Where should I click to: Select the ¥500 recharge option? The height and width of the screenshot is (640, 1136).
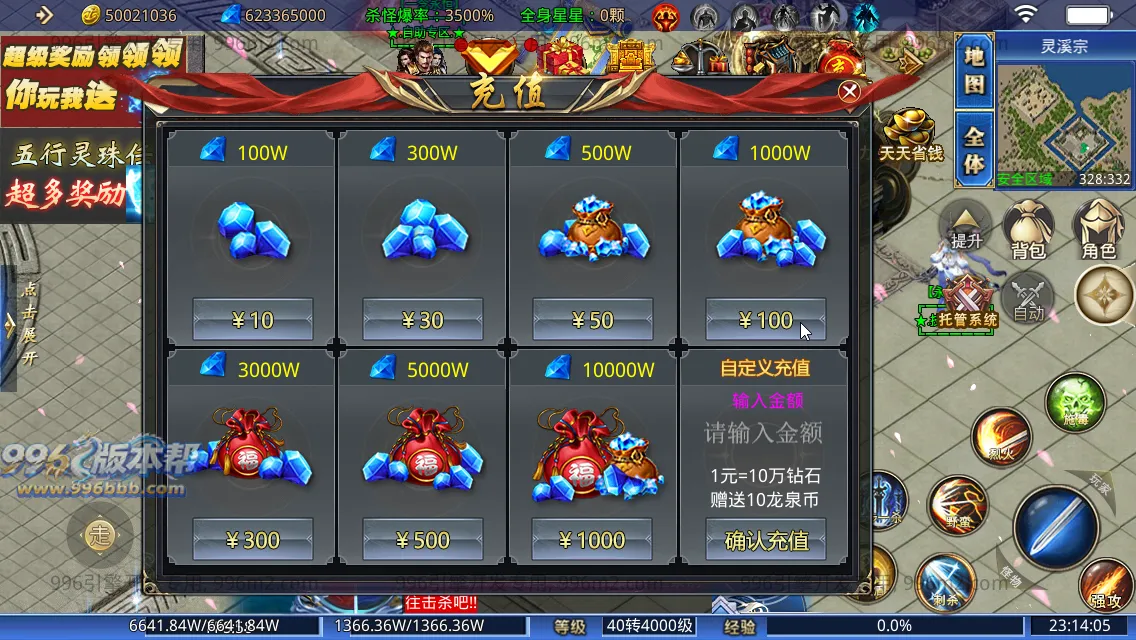click(422, 540)
